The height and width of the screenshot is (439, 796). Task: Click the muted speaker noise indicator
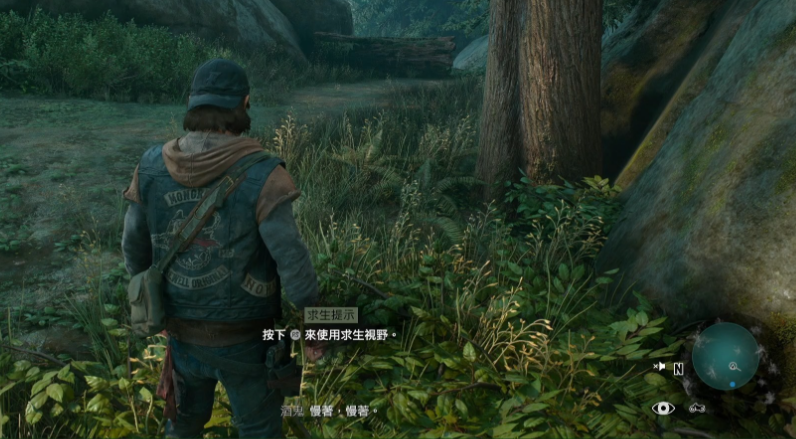(x=660, y=367)
